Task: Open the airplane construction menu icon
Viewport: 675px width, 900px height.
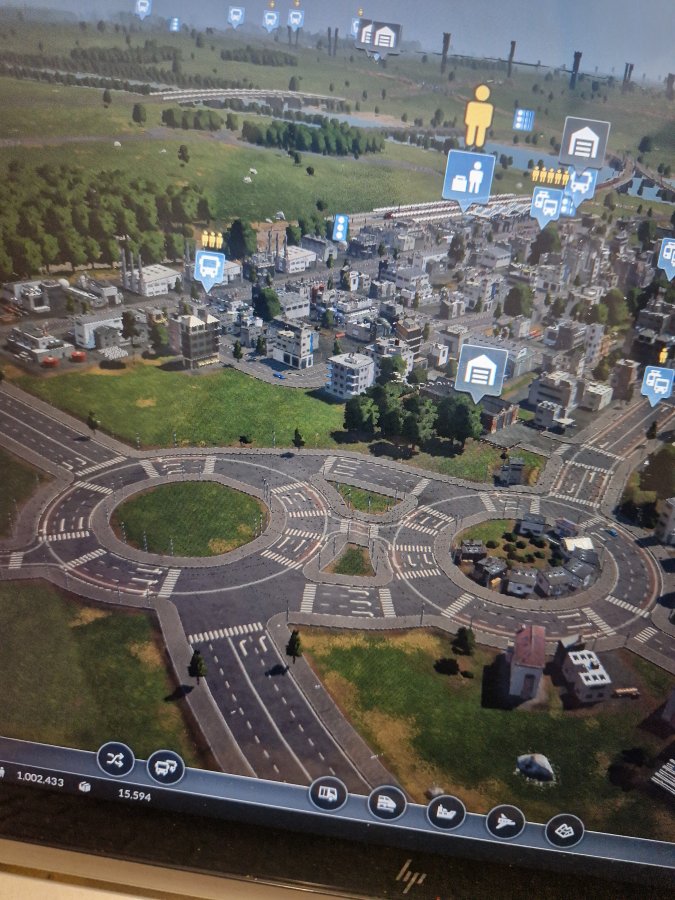Action: click(505, 821)
